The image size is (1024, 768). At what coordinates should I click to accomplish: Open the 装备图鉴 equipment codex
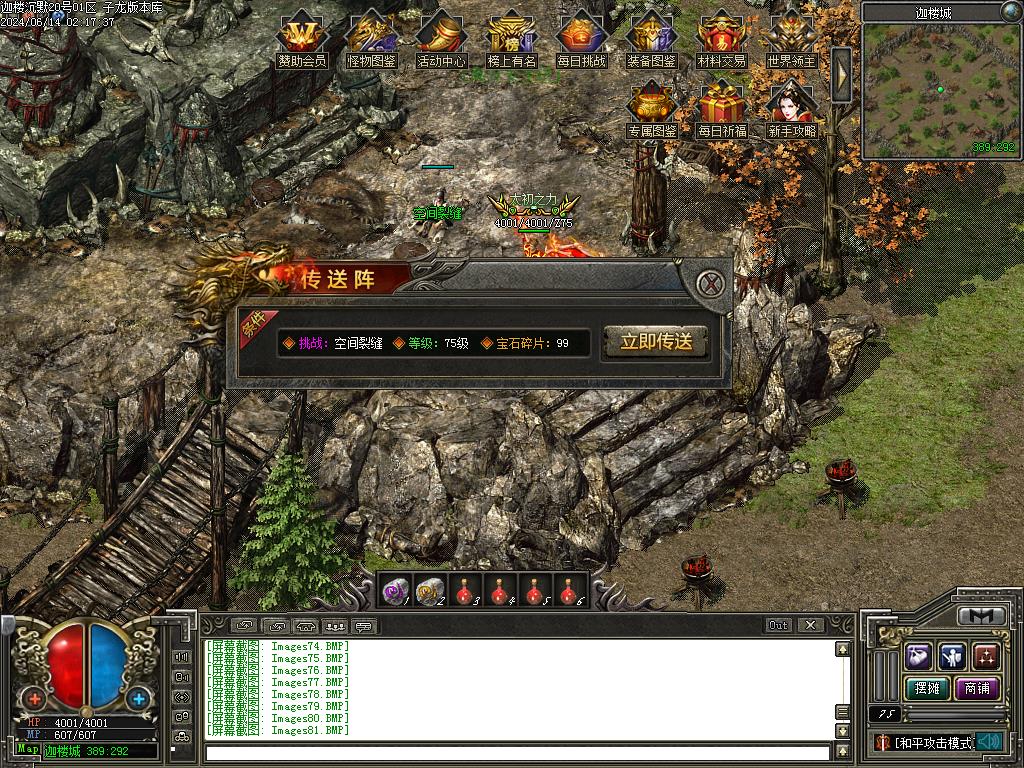click(651, 40)
